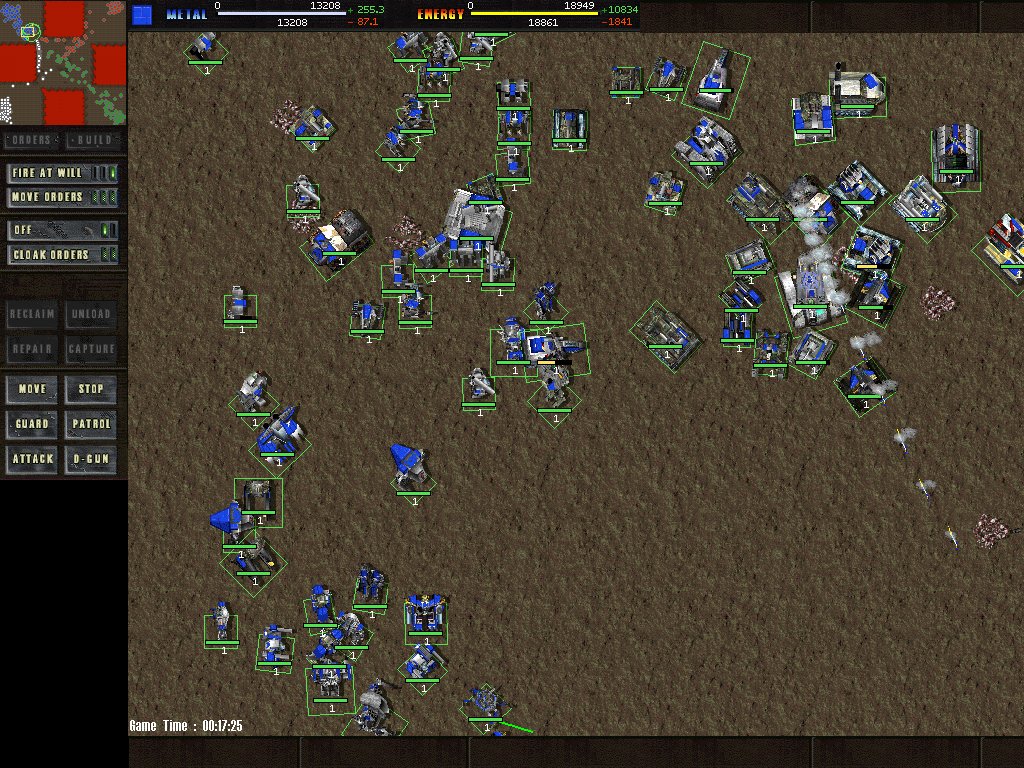Issue the Move order

[x=32, y=388]
